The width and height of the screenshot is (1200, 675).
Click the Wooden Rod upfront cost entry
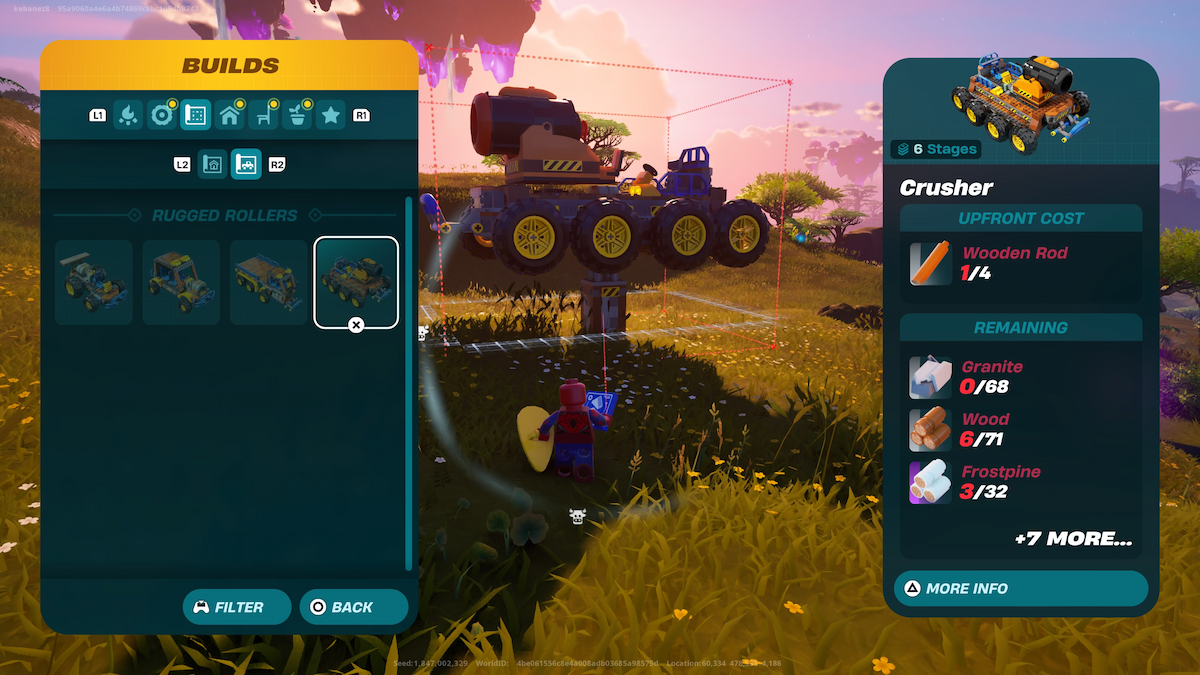tap(1020, 262)
